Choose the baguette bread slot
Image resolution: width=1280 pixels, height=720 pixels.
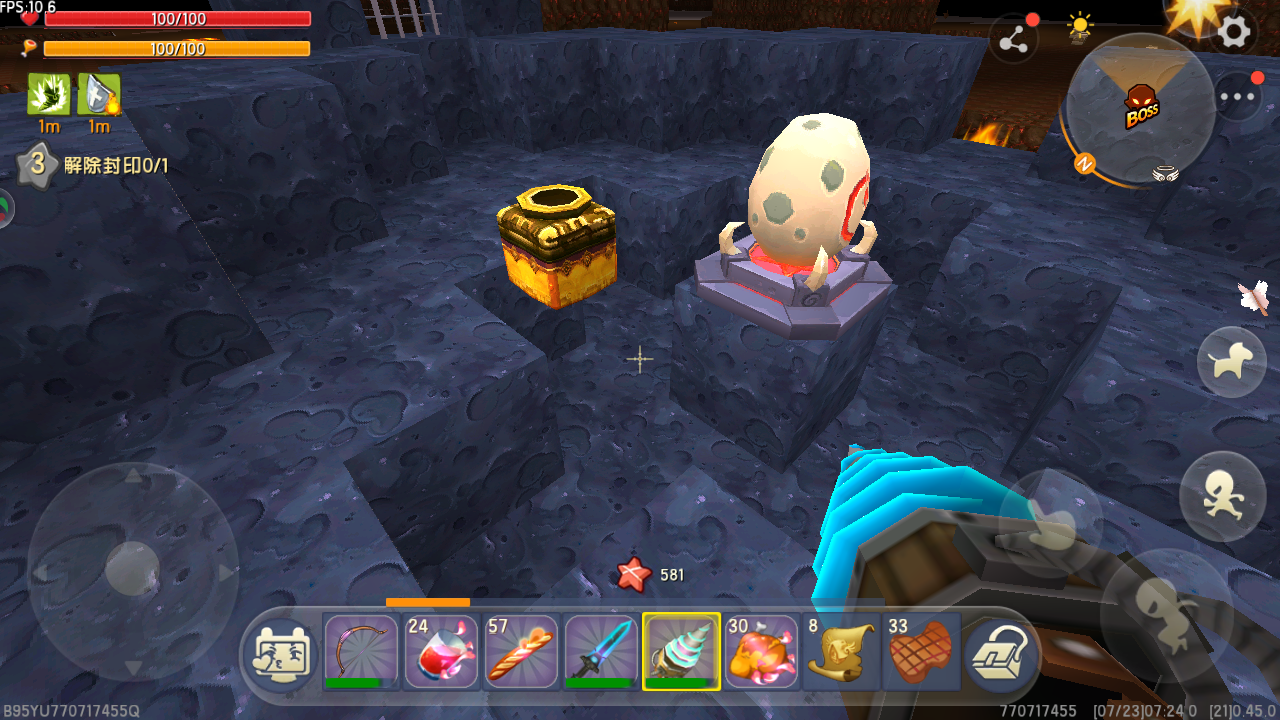point(521,651)
